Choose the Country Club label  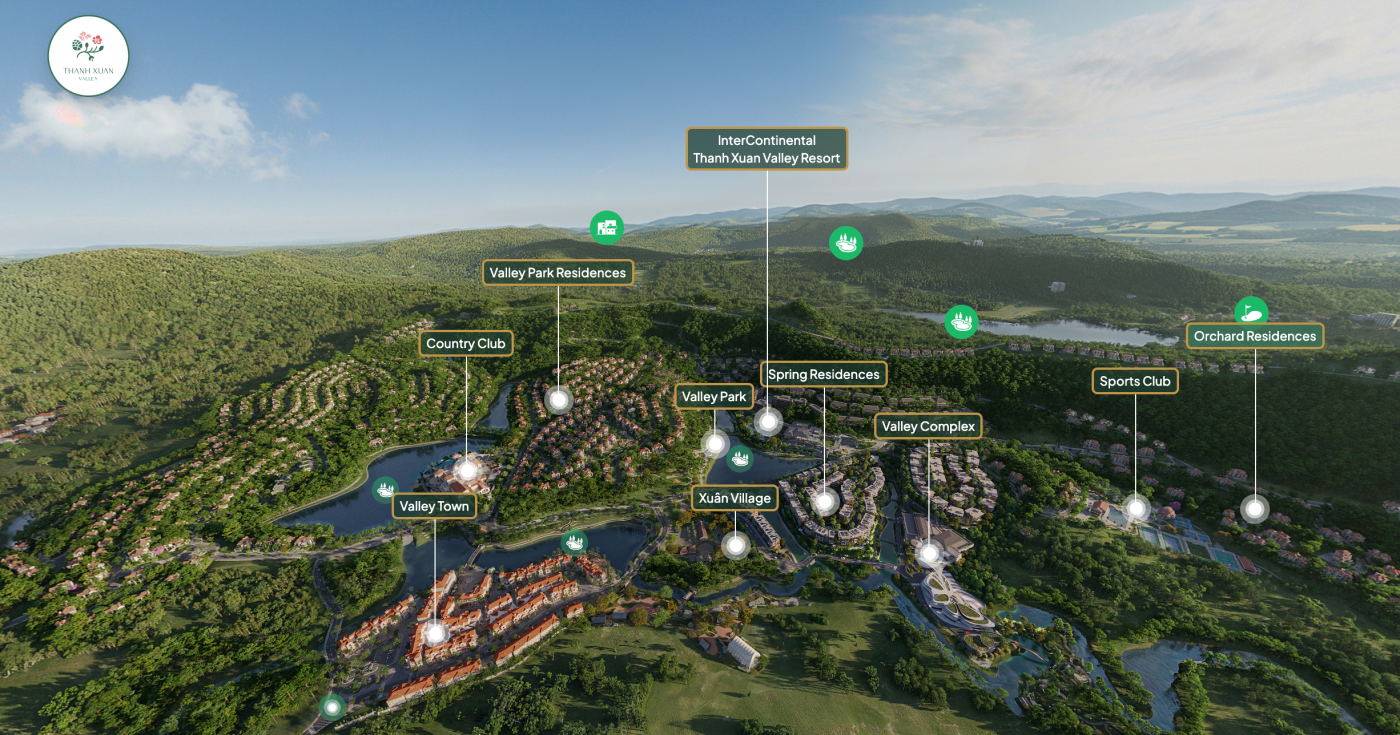click(466, 344)
